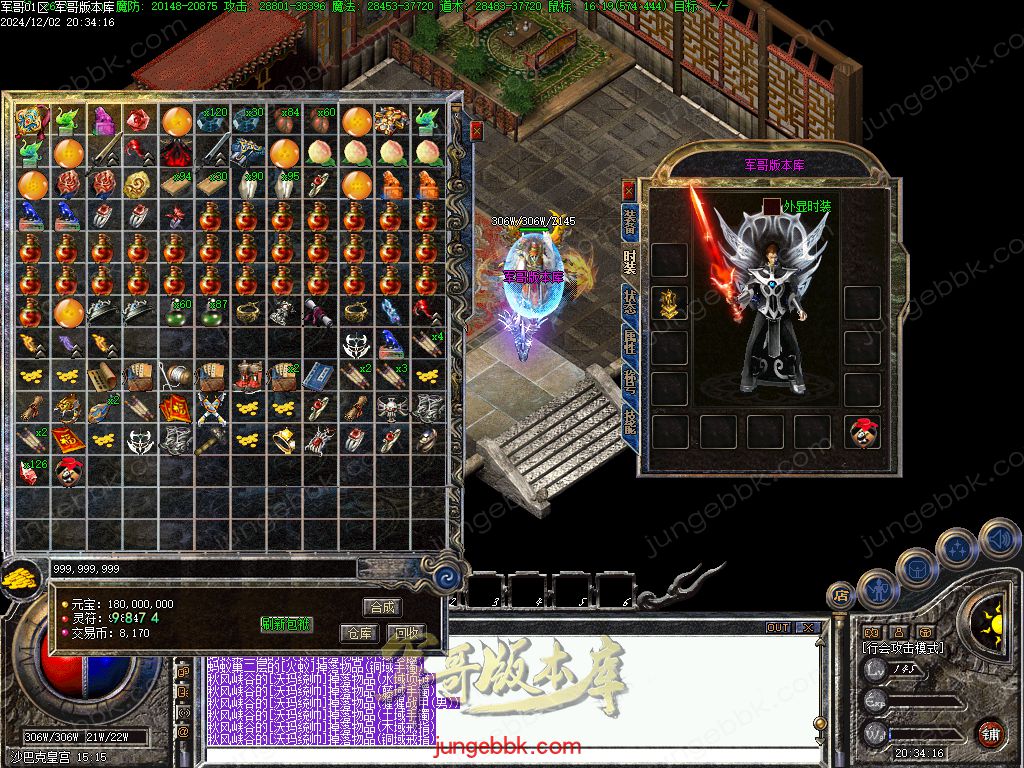
Task: Click the 合成 synthesis button
Action: [382, 607]
